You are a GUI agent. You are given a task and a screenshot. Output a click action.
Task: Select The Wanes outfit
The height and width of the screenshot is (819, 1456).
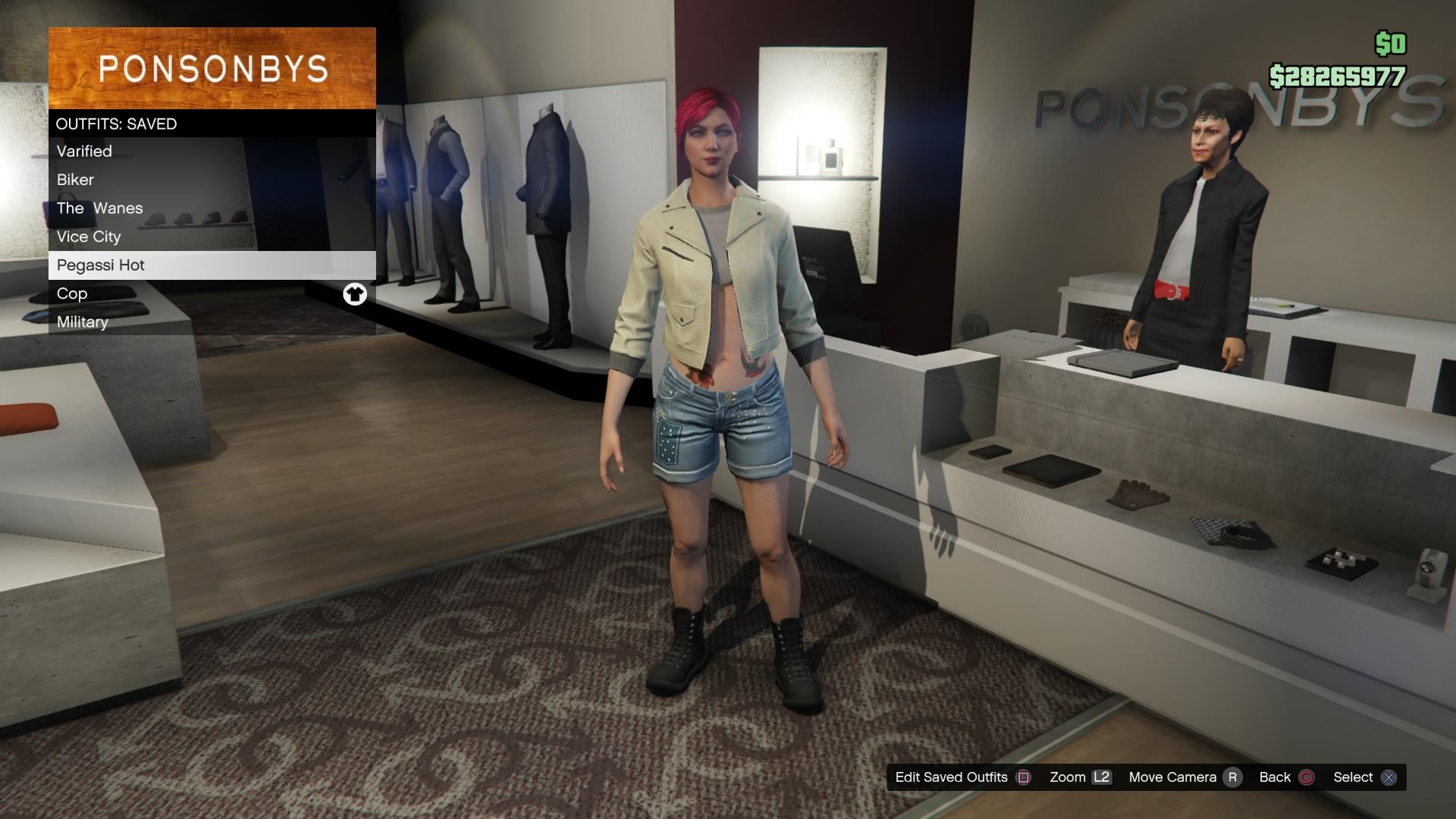[99, 208]
